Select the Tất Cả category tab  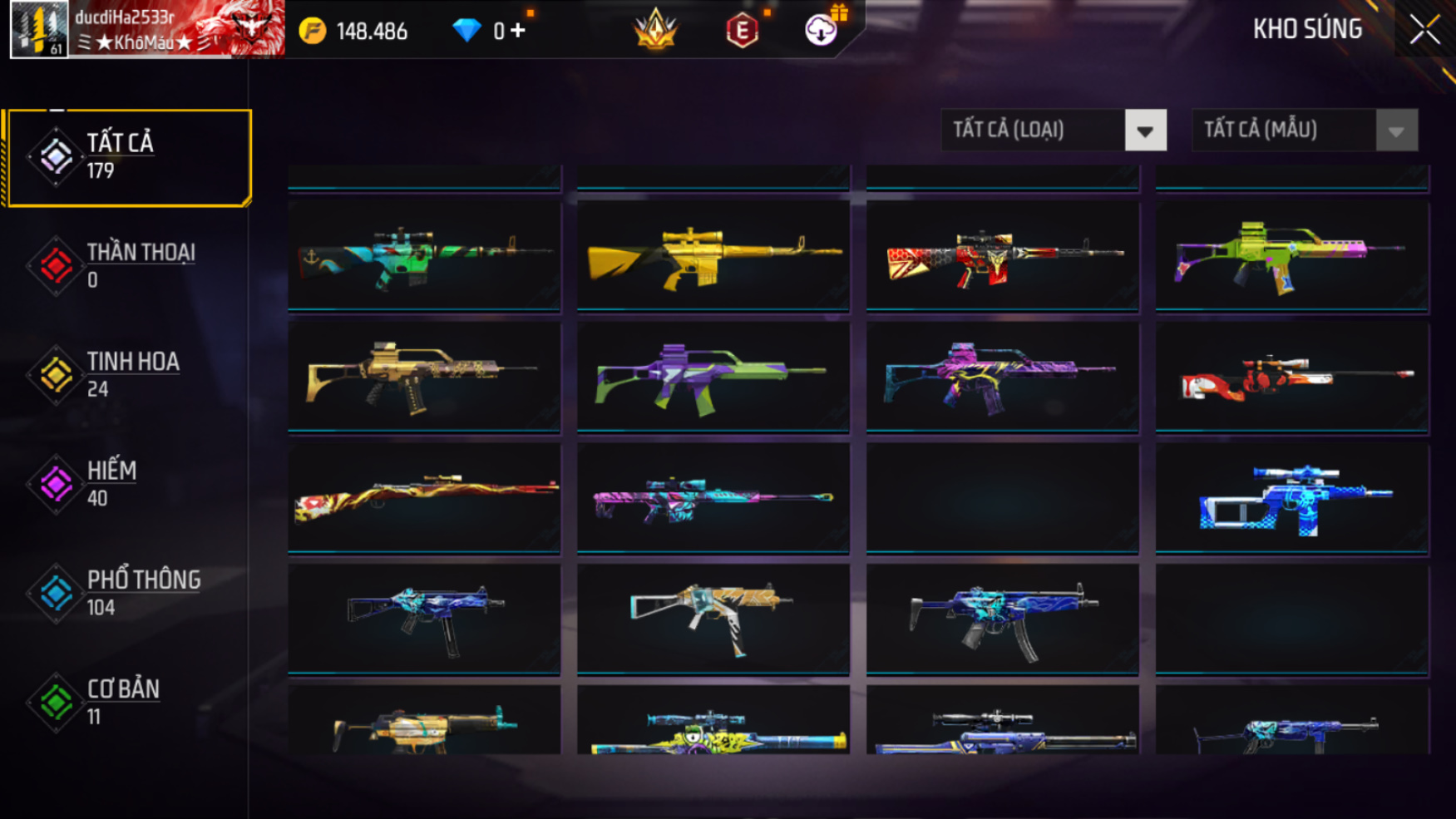coord(129,157)
